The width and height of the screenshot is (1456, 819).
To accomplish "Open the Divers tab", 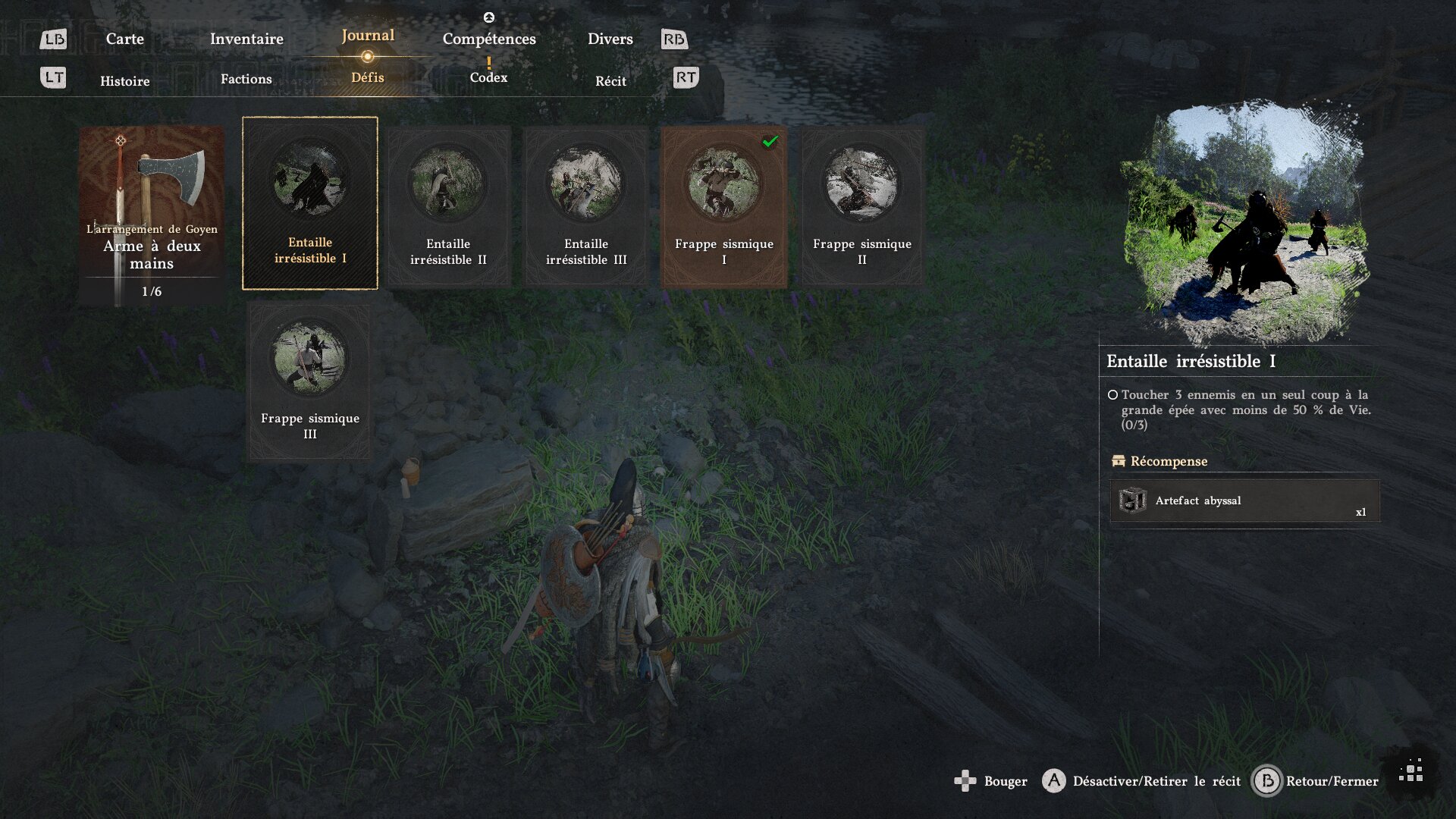I will tap(610, 39).
